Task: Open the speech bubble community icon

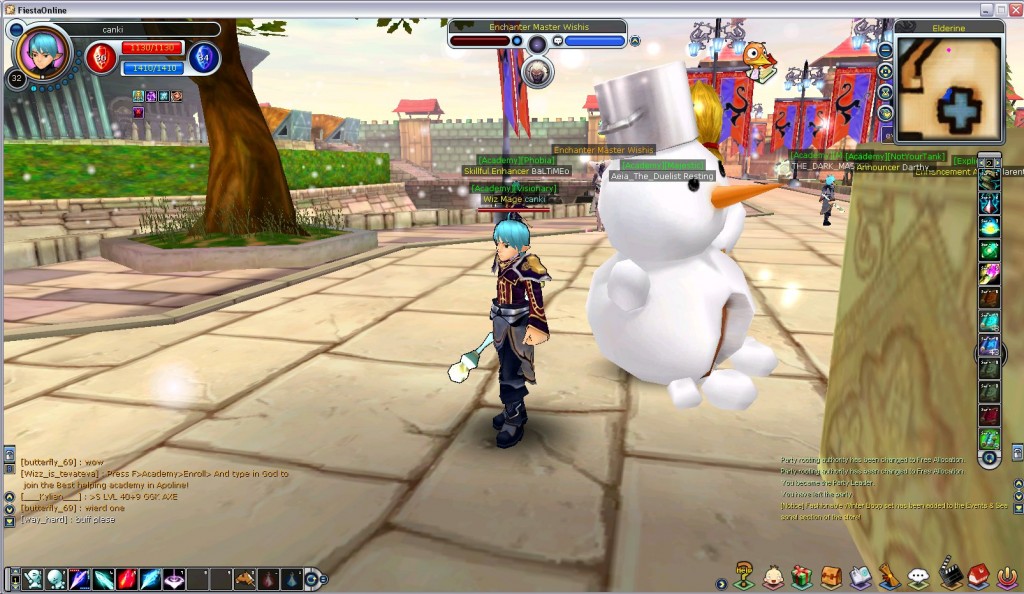Action: pyautogui.click(x=919, y=577)
